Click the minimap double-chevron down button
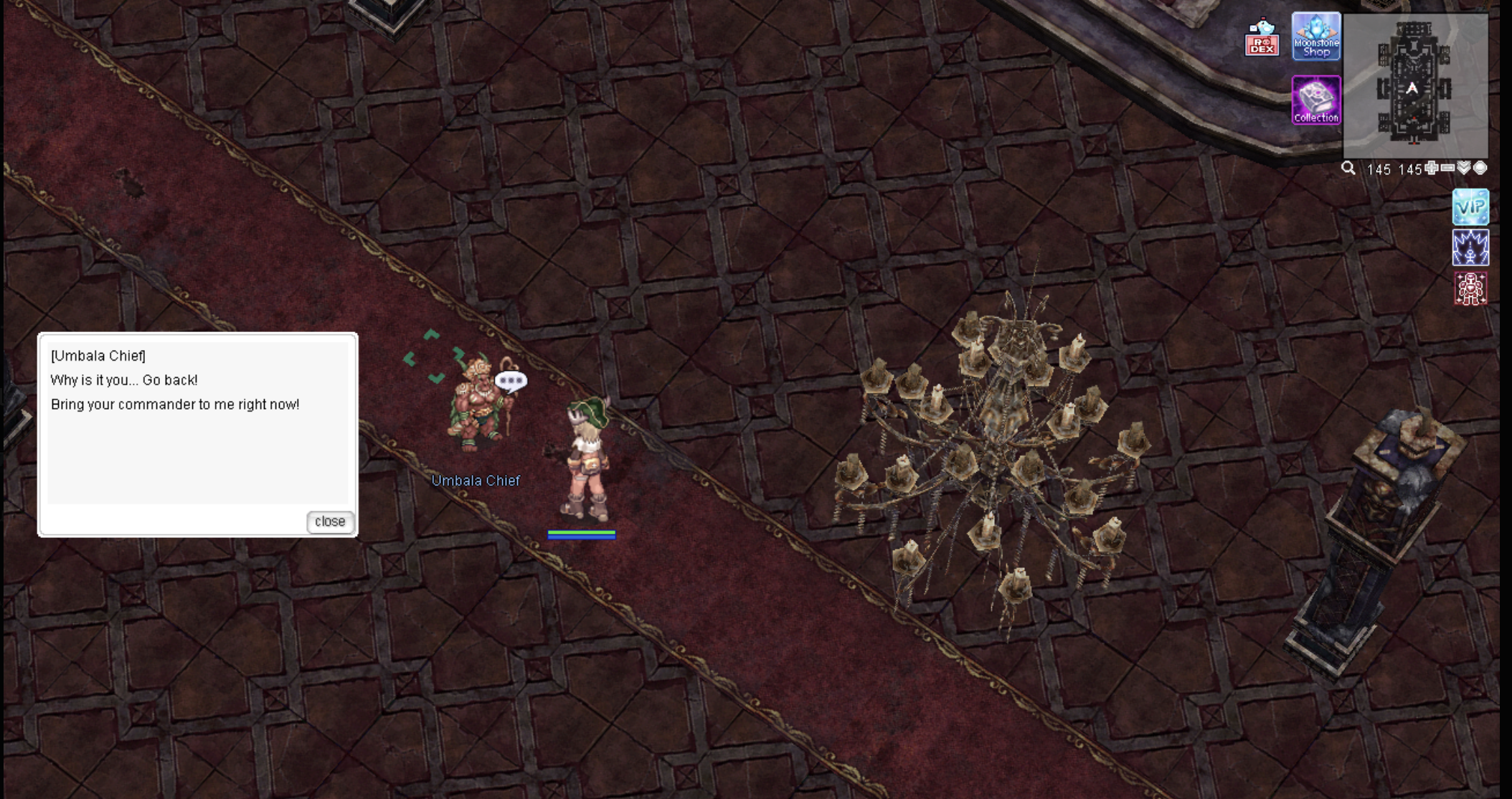 tap(1464, 168)
